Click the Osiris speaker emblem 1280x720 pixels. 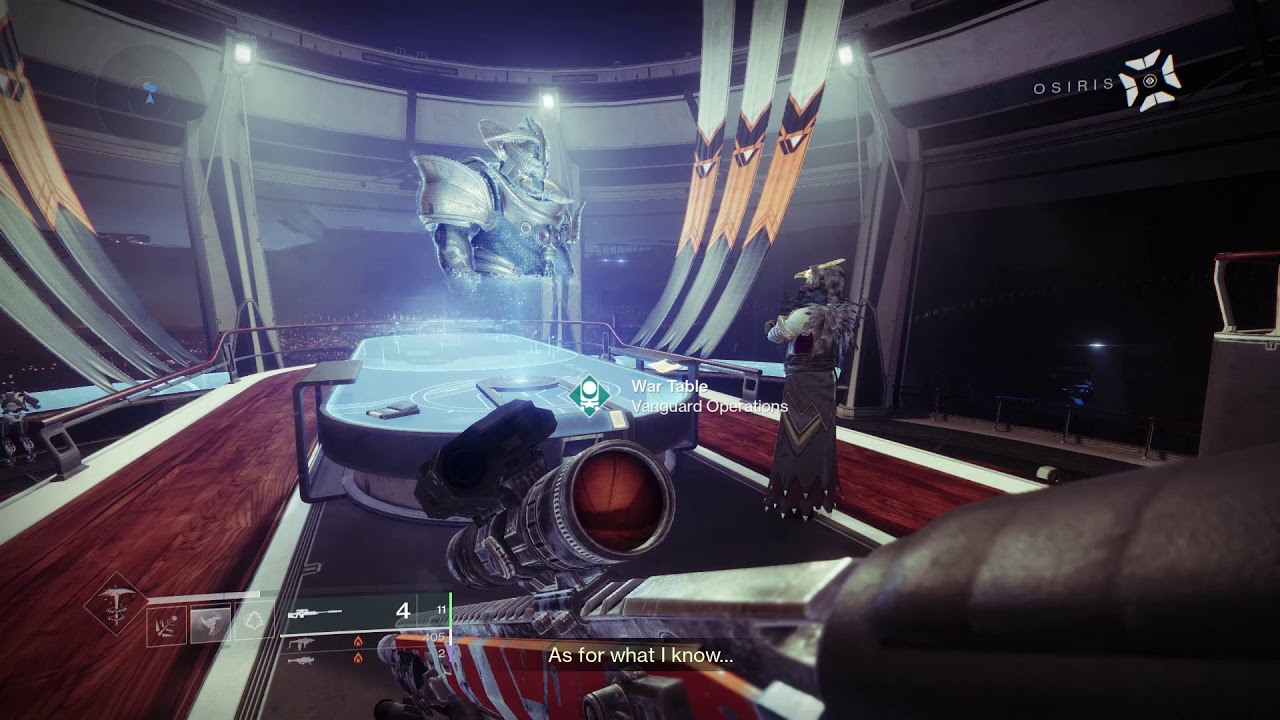point(1150,81)
